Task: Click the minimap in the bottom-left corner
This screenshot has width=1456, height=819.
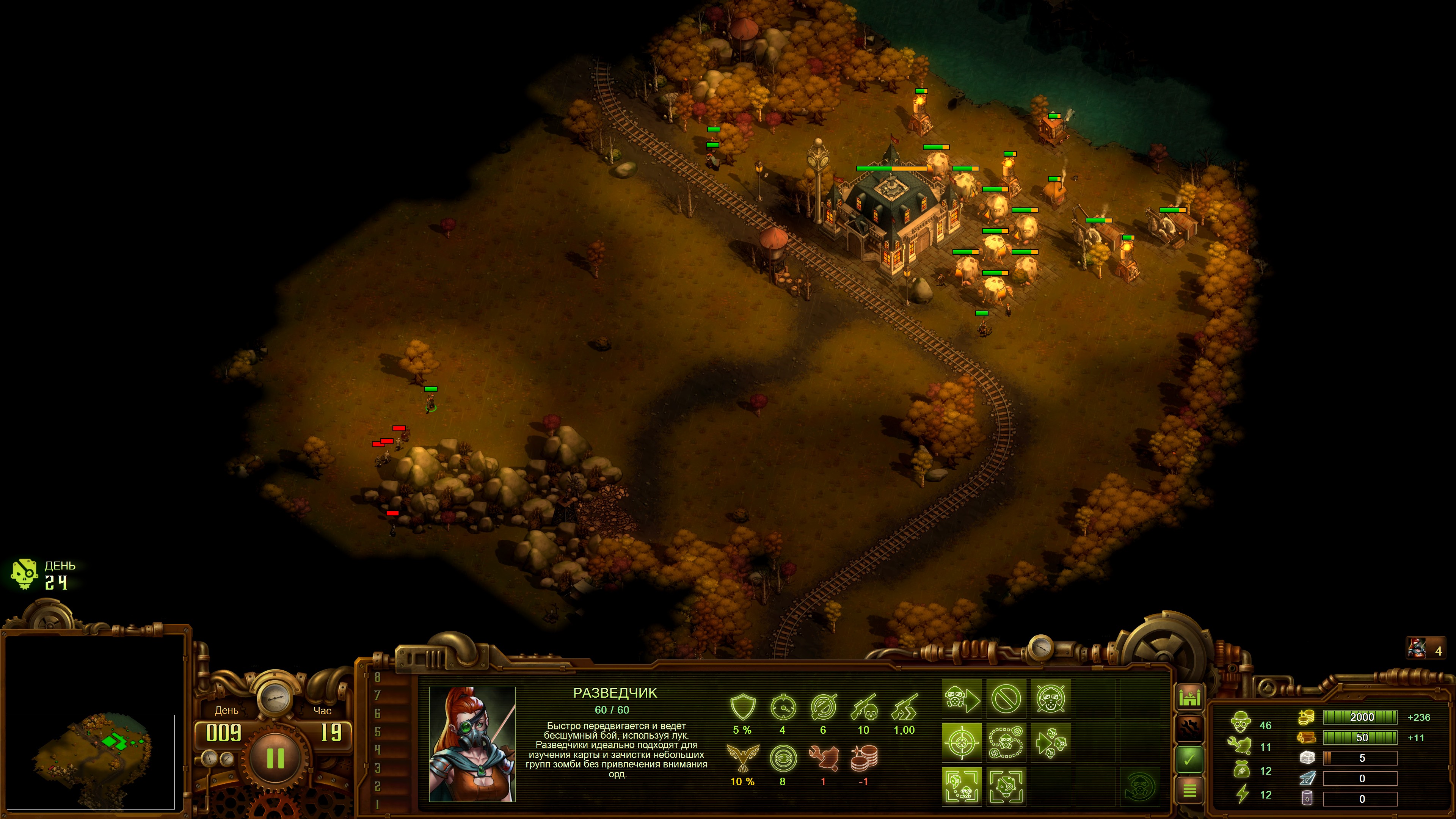Action: (x=91, y=761)
